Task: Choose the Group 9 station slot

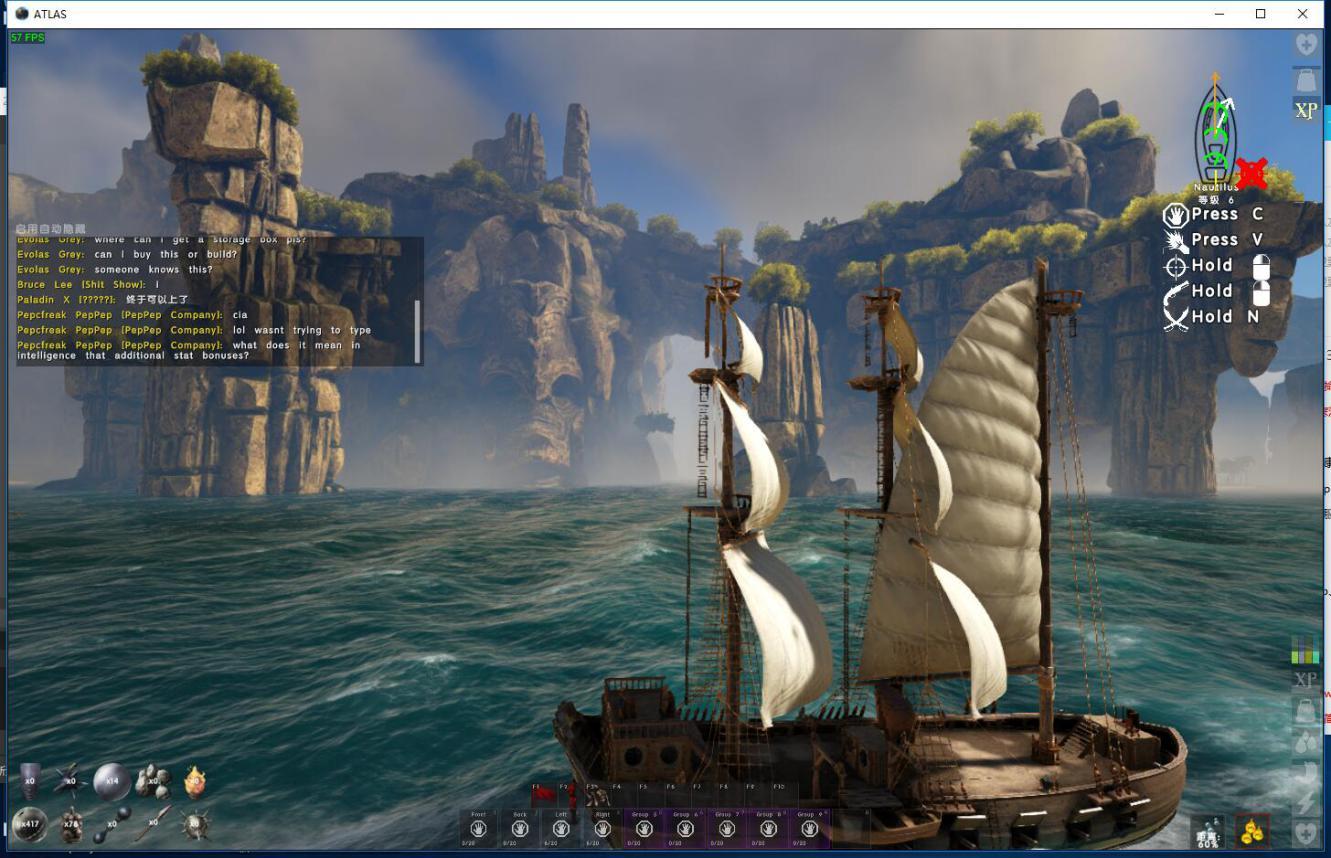Action: point(810,828)
